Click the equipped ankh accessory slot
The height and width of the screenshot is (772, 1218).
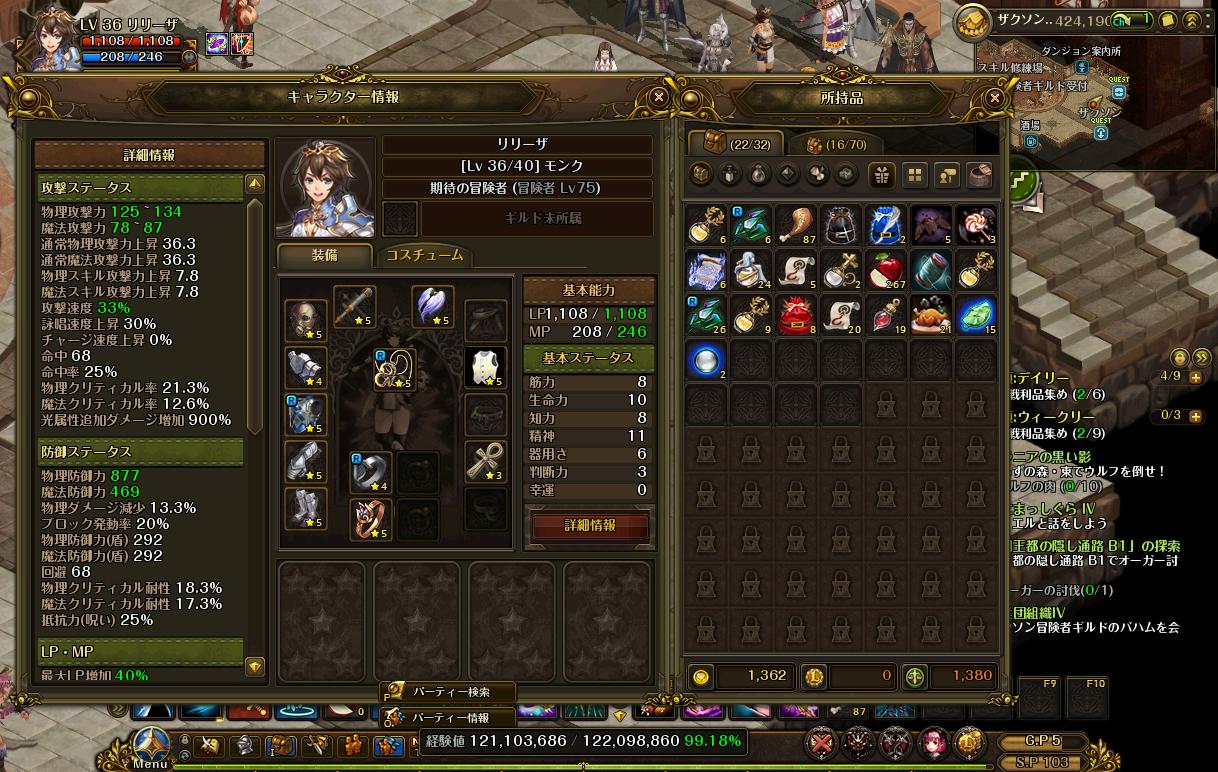point(485,460)
